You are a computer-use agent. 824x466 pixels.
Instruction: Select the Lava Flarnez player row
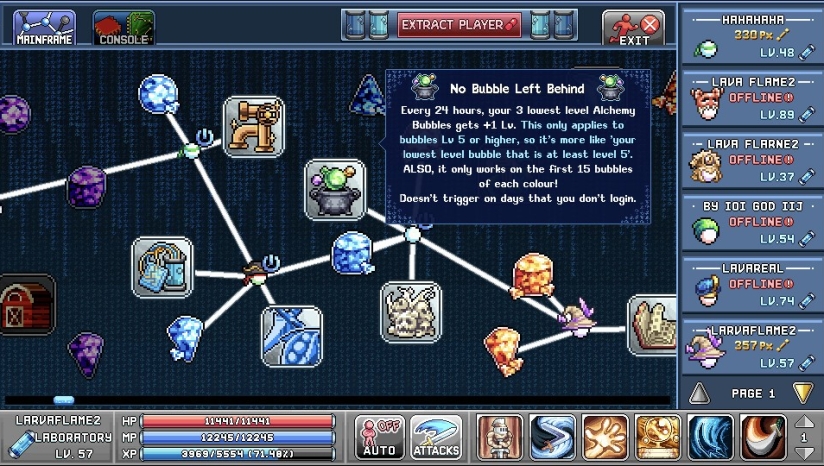750,160
